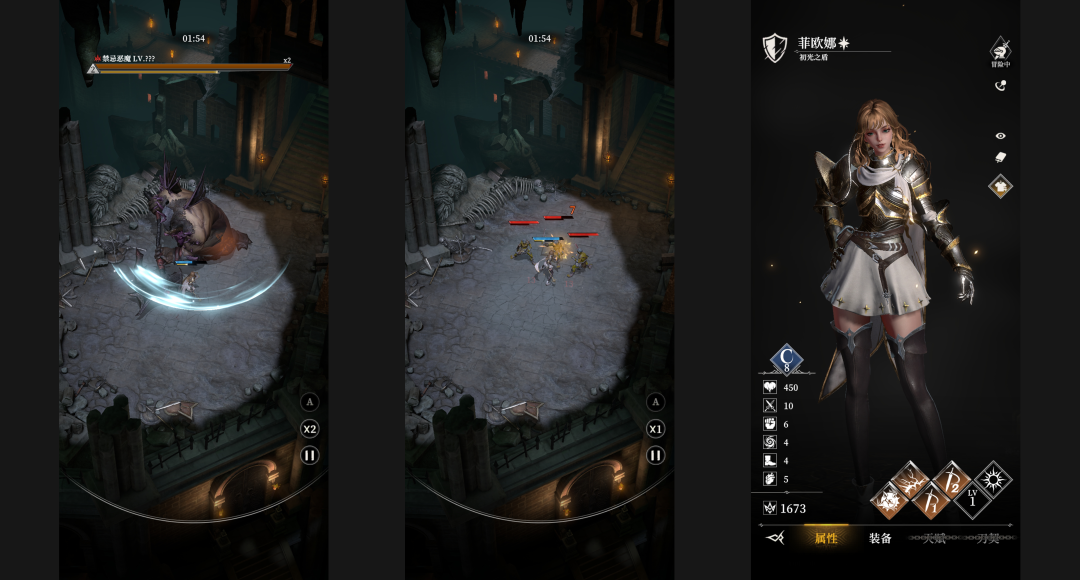Click the 冒险中 knight helmet icon
Viewport: 1080px width, 580px height.
pos(1000,50)
